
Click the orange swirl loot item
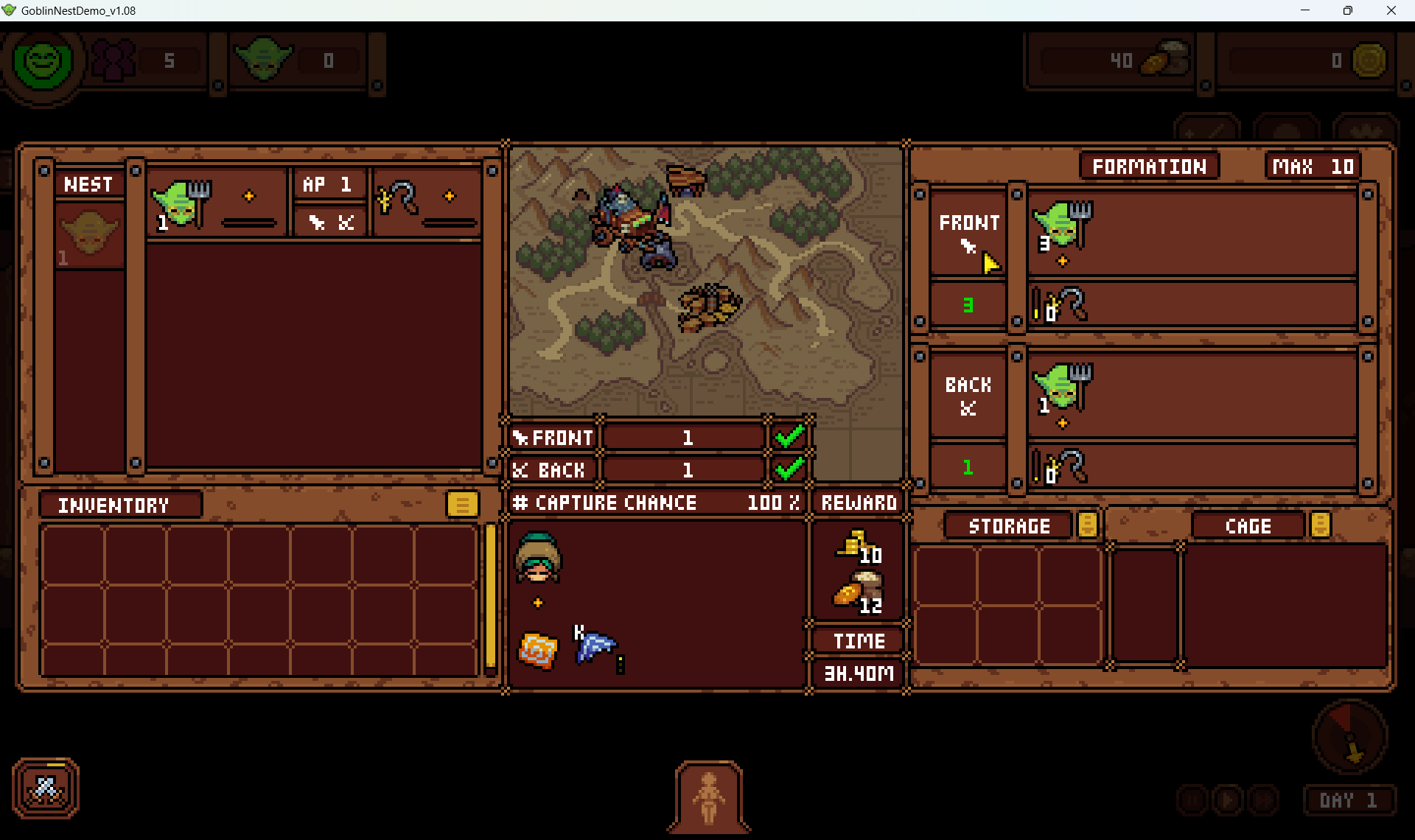click(x=538, y=651)
